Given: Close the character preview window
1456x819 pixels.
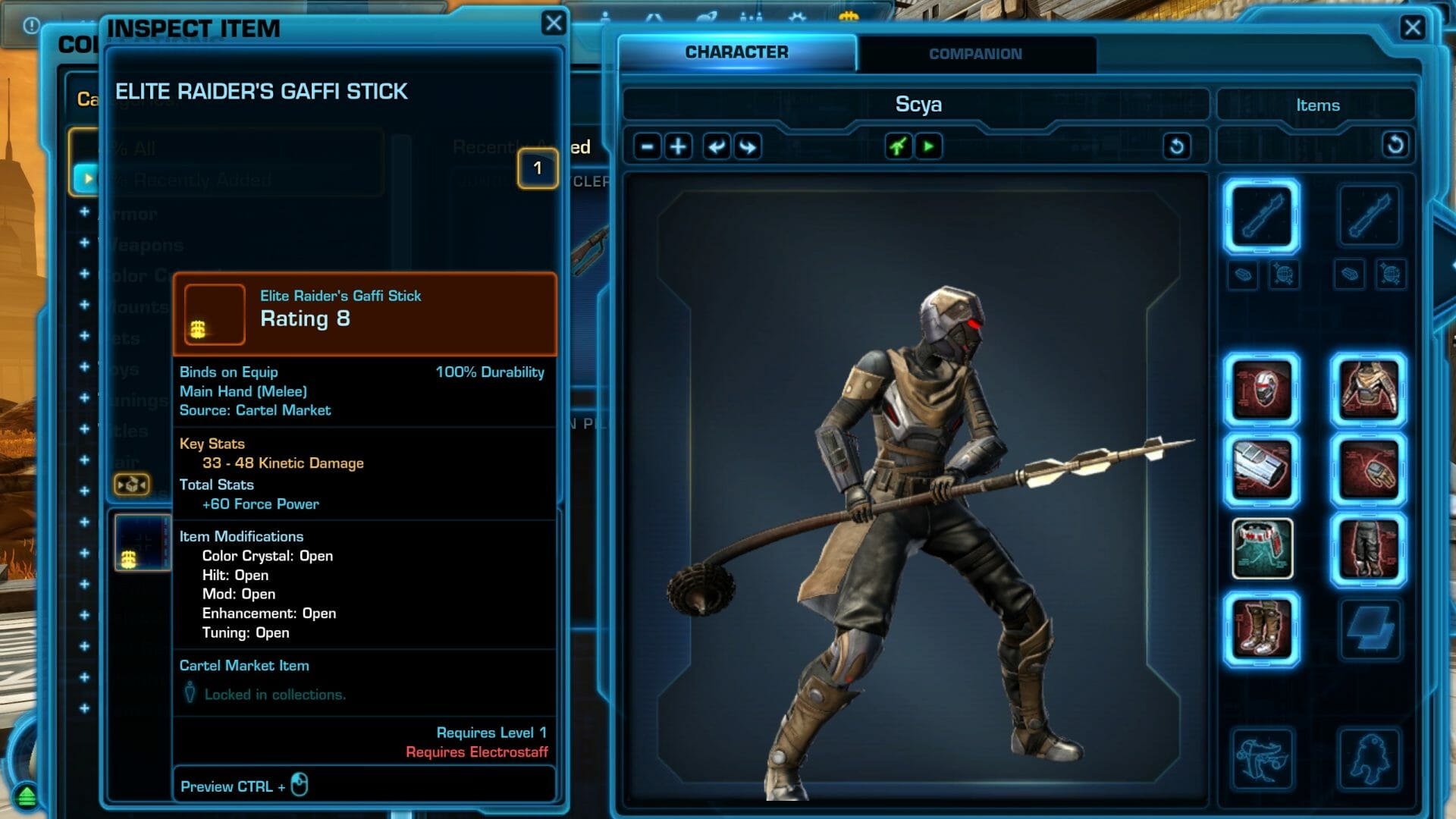Looking at the screenshot, I should (x=1412, y=28).
